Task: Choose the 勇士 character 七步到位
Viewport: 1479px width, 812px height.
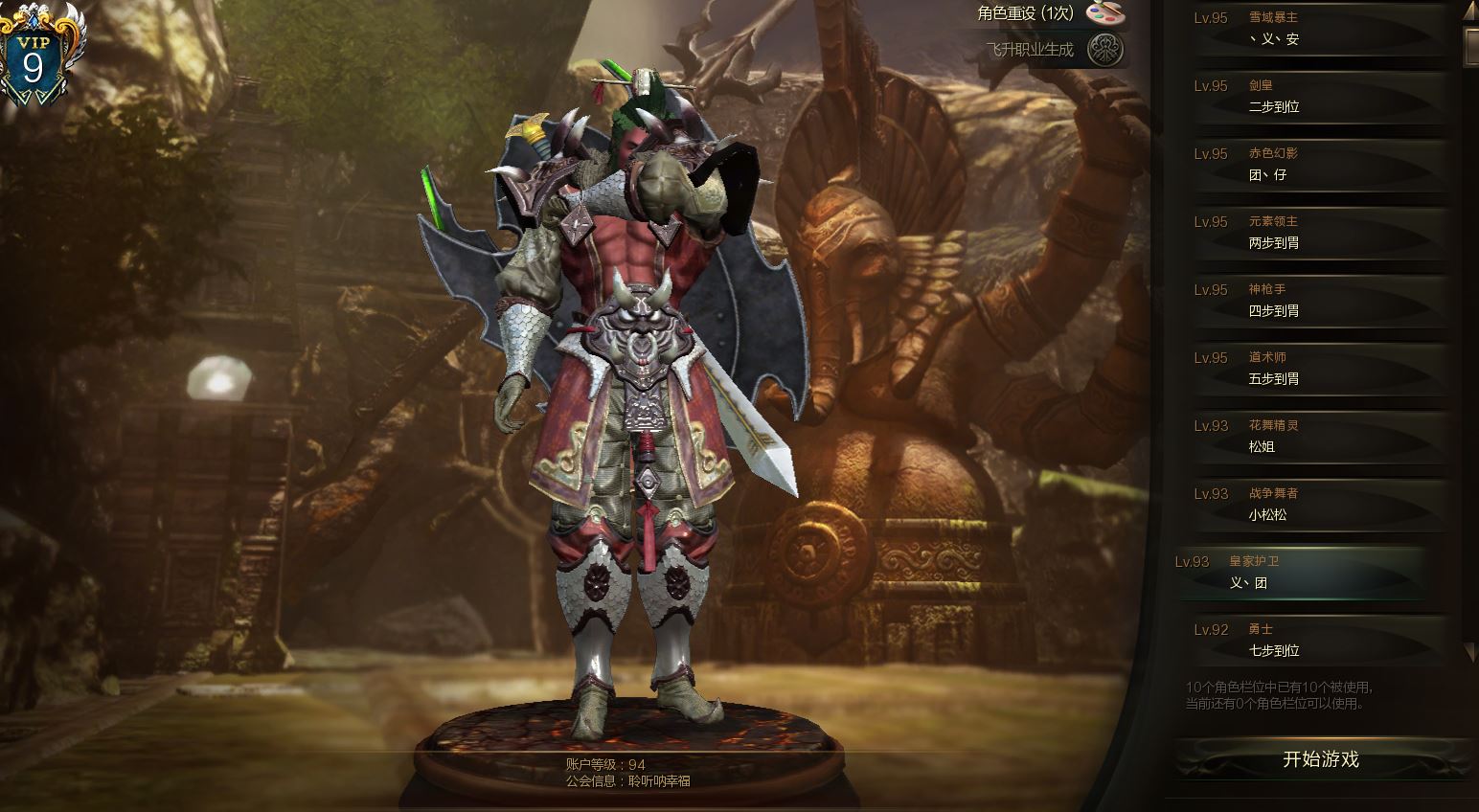Action: click(1318, 641)
